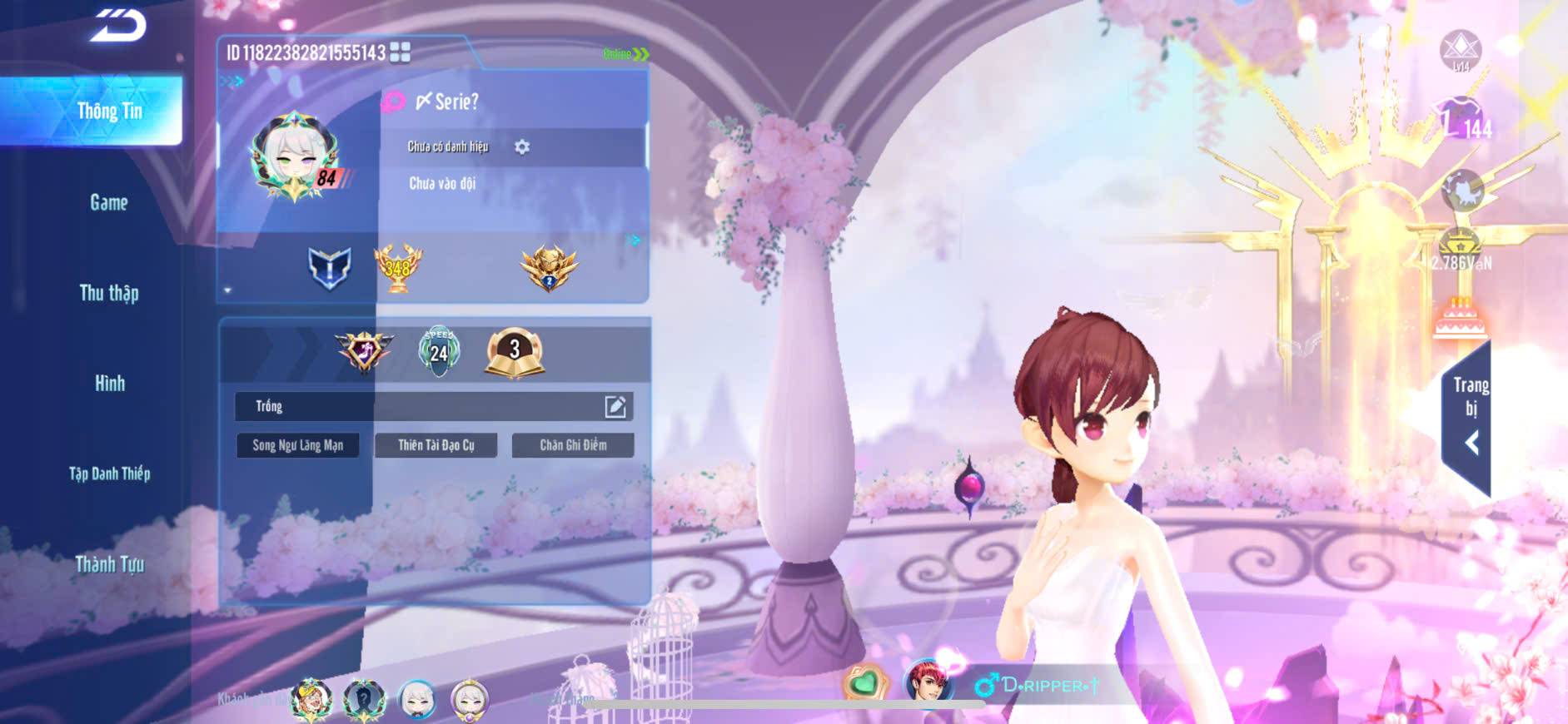The image size is (1568, 724).
Task: Switch to the Thông Tin tab
Action: (x=109, y=111)
